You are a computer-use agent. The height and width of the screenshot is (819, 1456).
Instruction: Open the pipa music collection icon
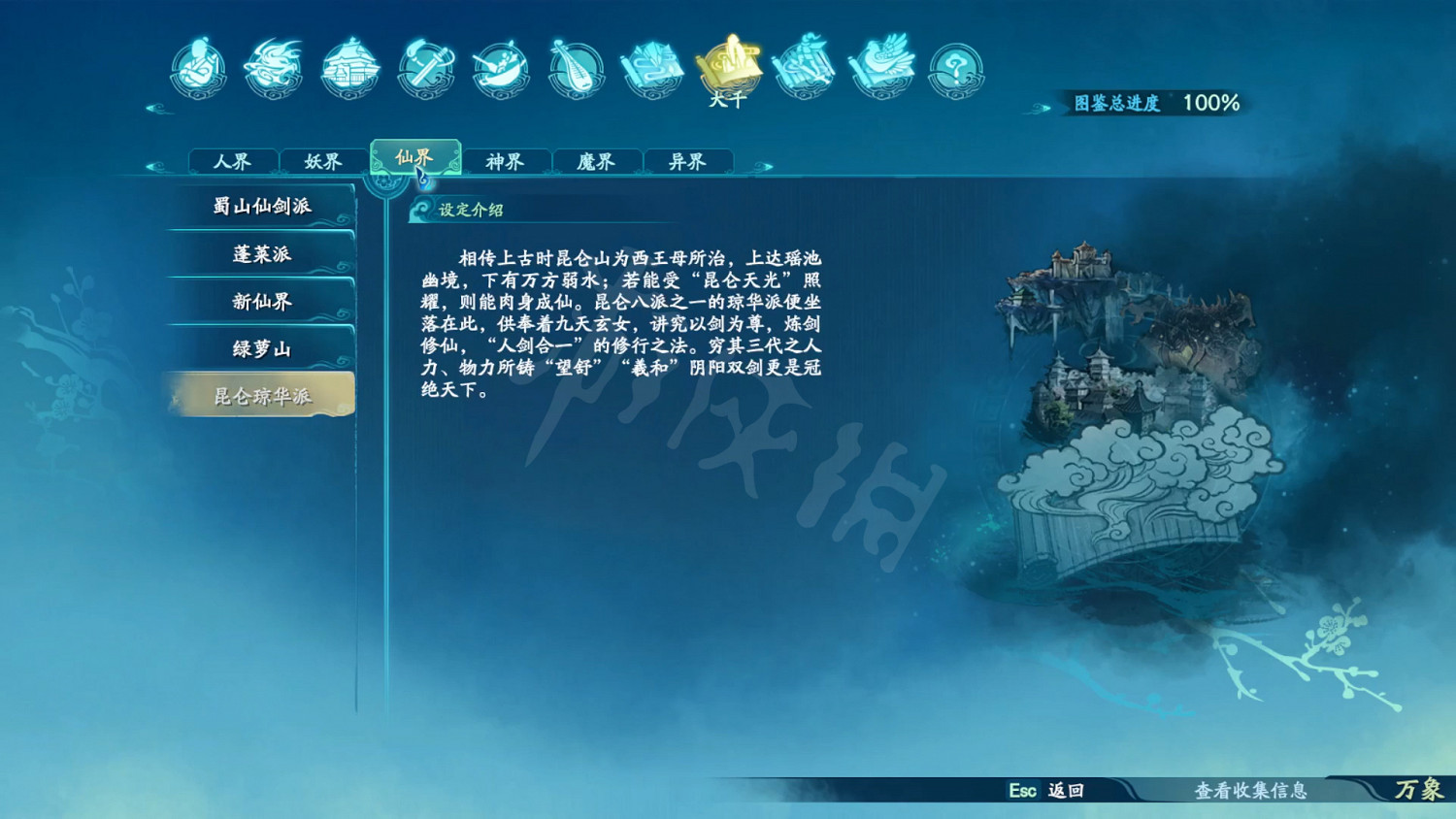[577, 68]
